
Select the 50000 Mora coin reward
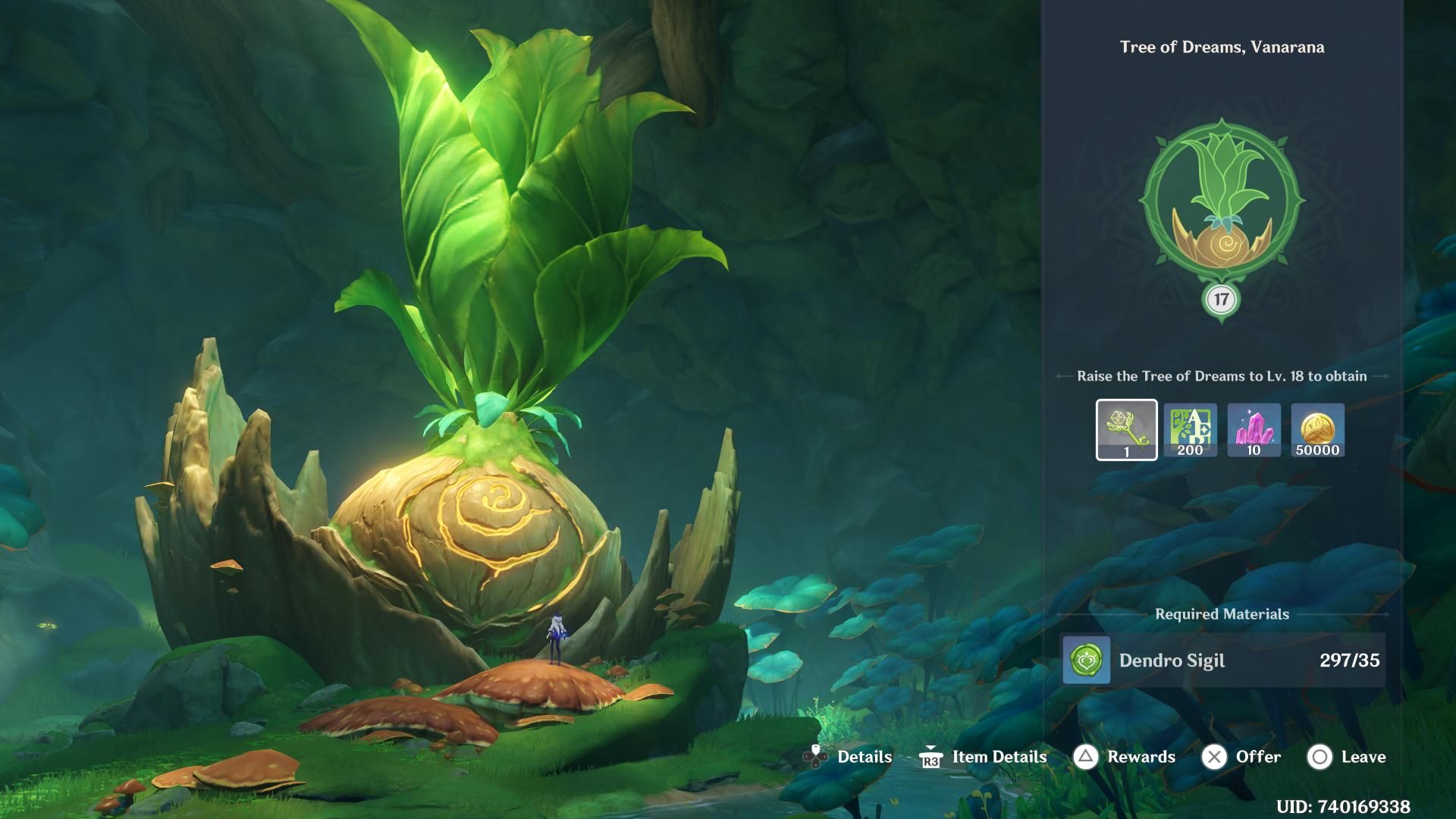click(1317, 430)
